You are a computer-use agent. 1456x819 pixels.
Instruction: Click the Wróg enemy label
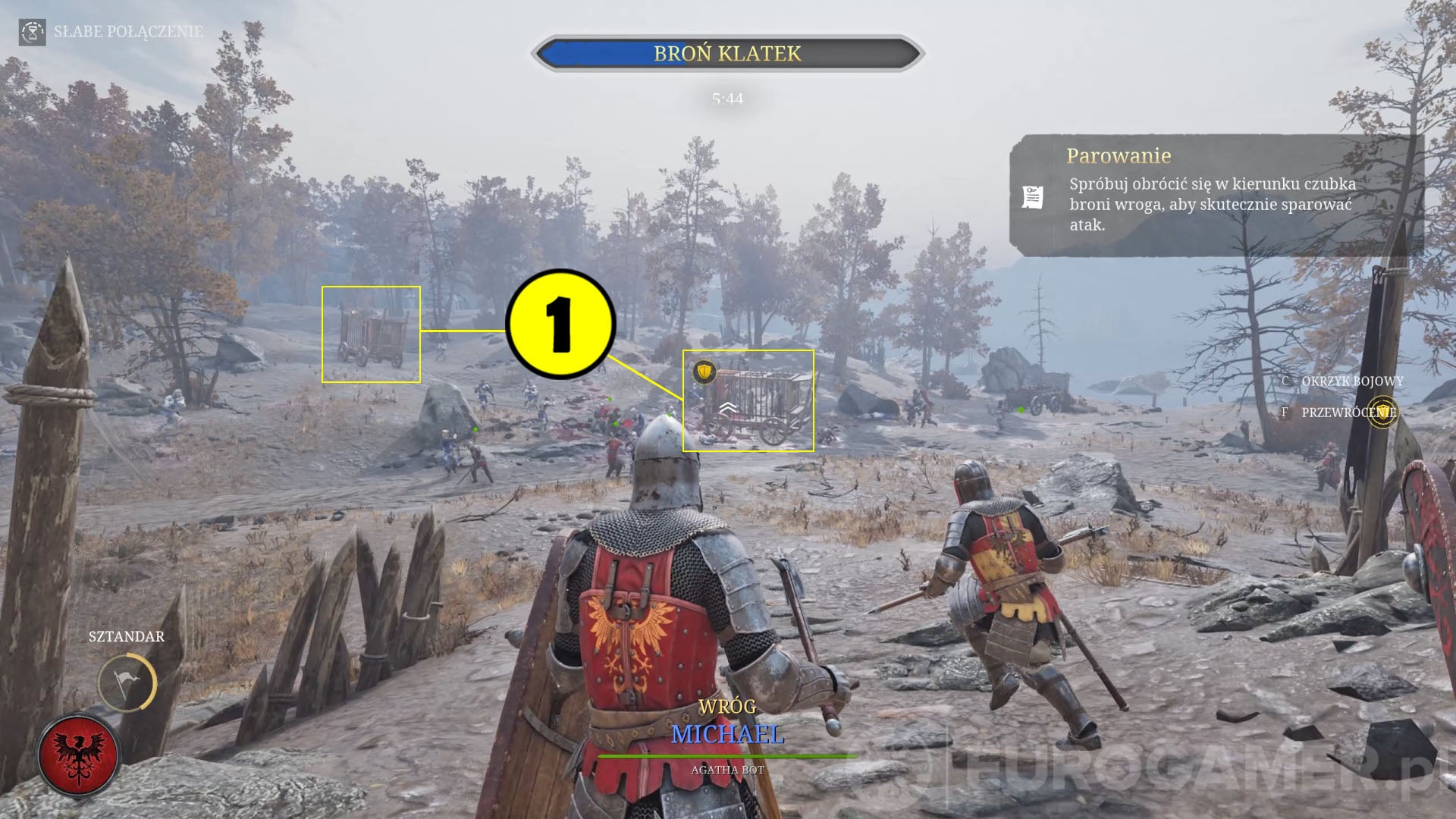tap(727, 705)
